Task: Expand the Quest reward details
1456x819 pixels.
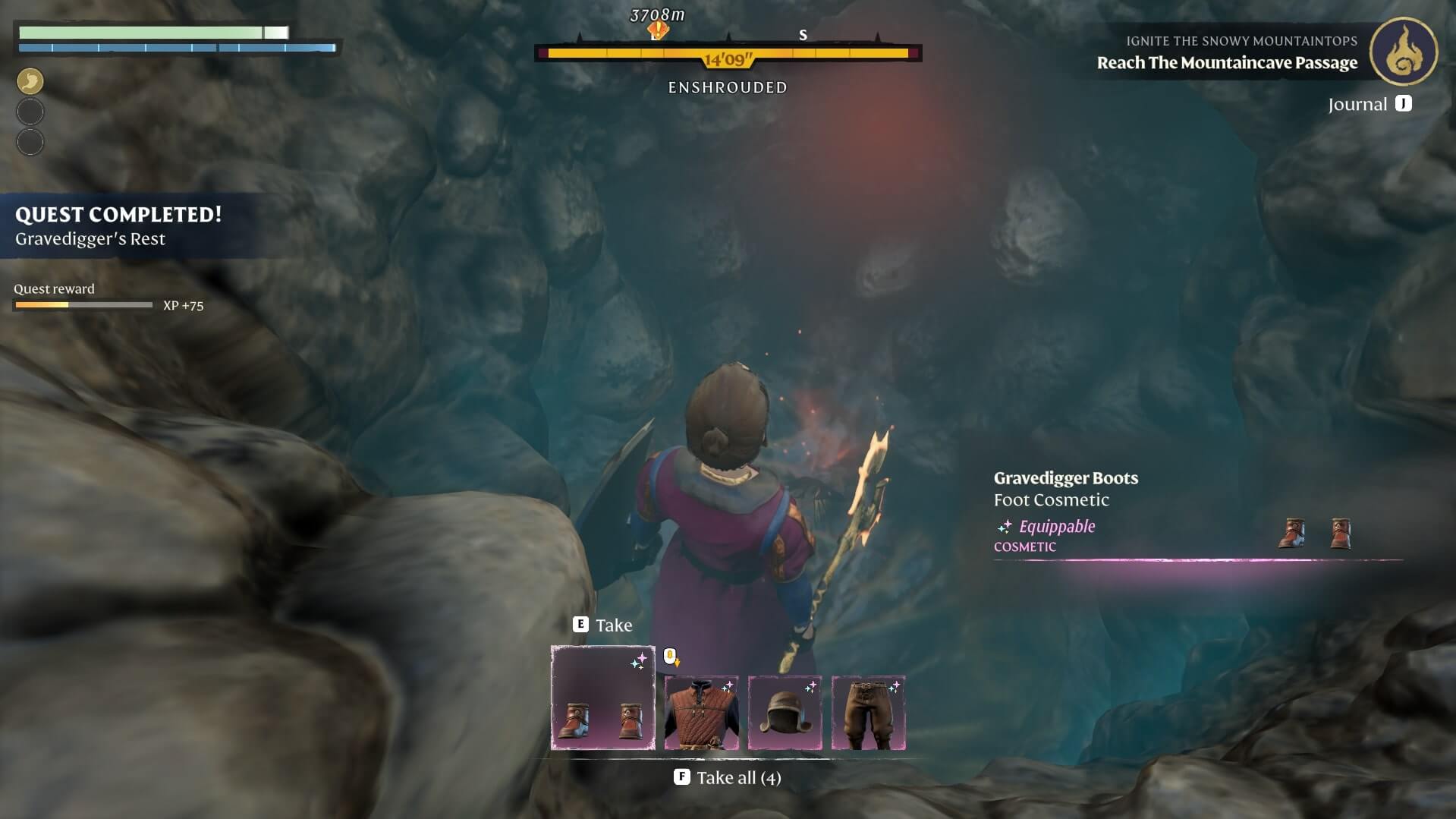Action: click(54, 288)
